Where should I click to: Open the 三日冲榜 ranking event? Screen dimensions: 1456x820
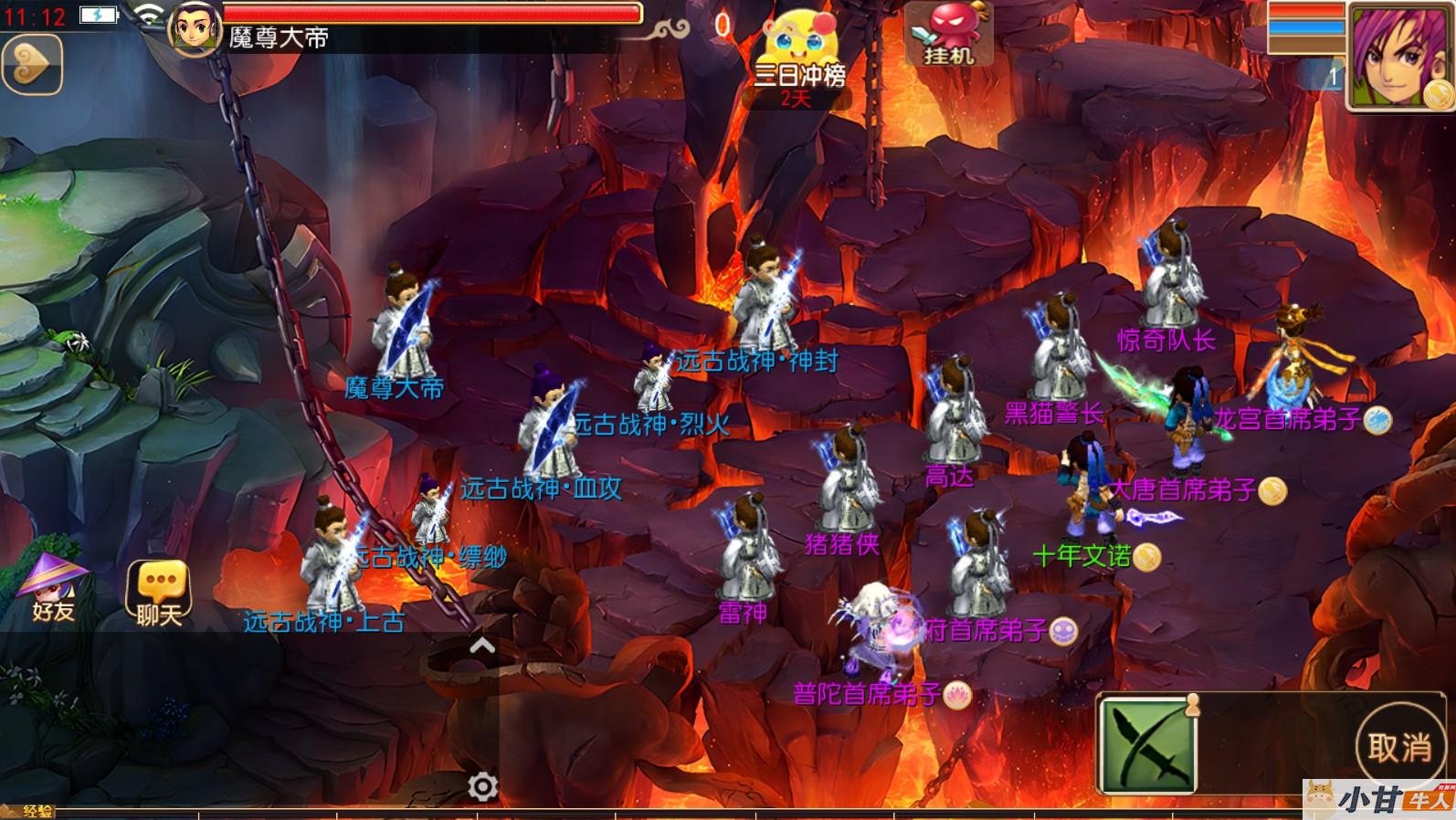pos(798,55)
